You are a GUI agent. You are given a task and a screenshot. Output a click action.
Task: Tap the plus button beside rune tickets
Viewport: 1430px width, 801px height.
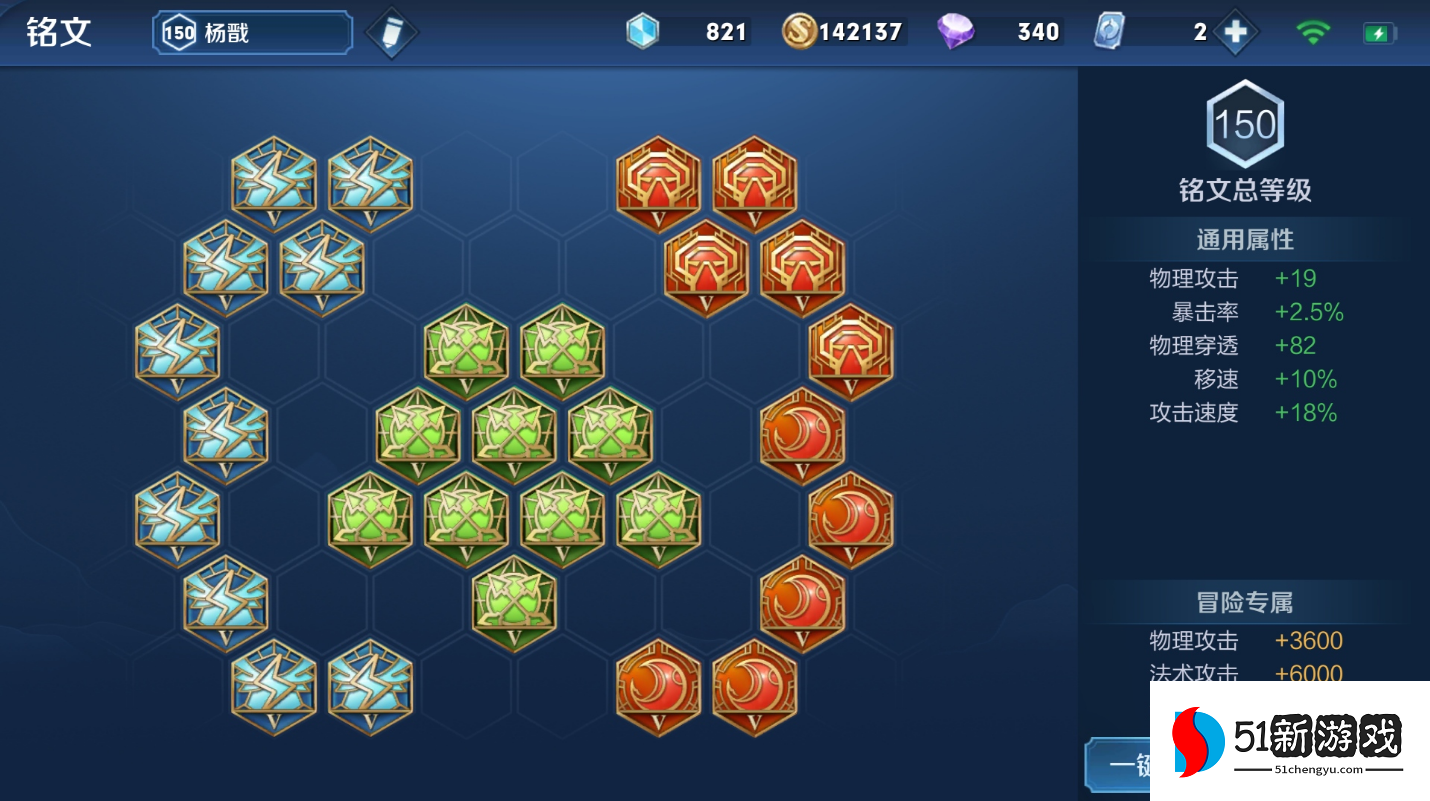click(1235, 32)
